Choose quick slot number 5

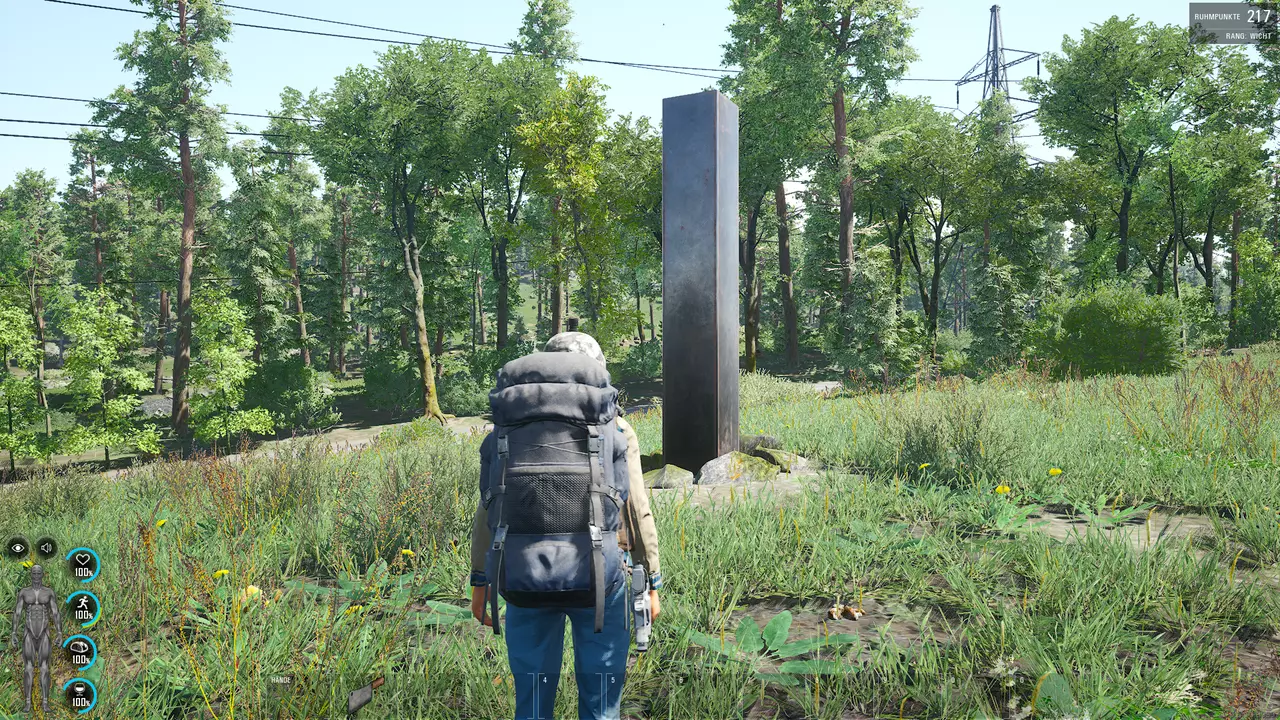[612, 695]
